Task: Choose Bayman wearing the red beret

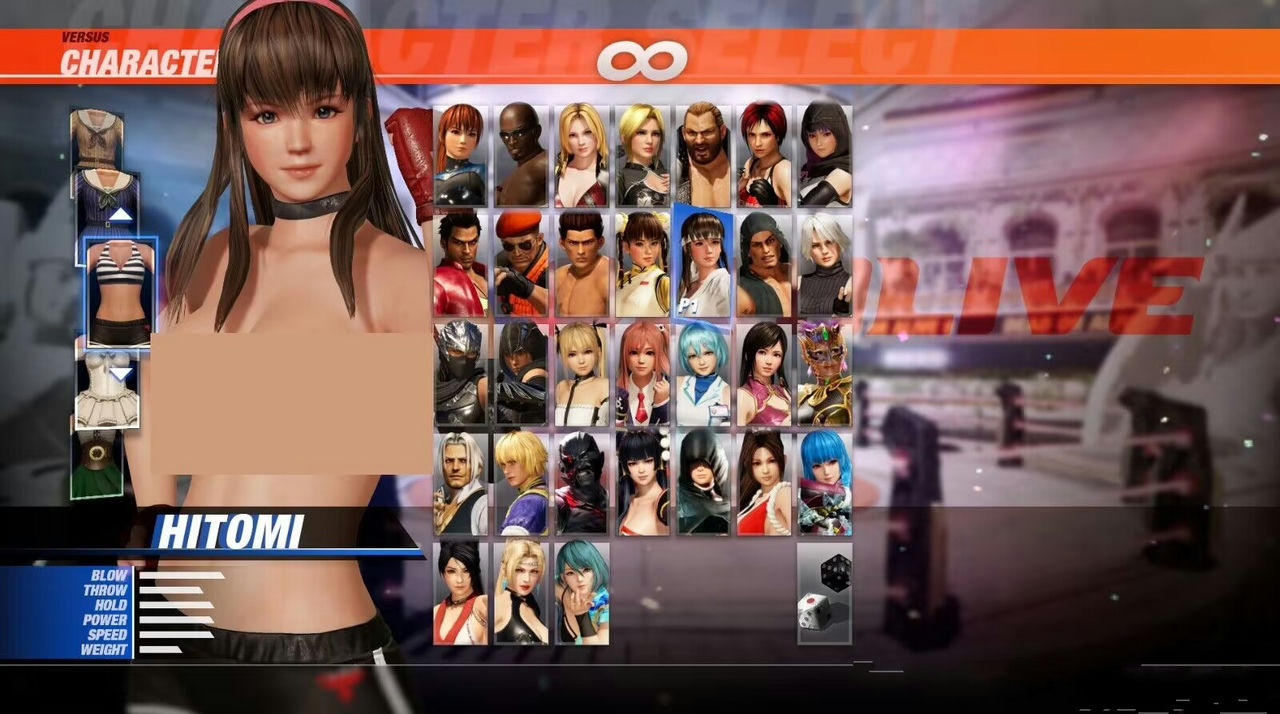Action: coord(521,264)
